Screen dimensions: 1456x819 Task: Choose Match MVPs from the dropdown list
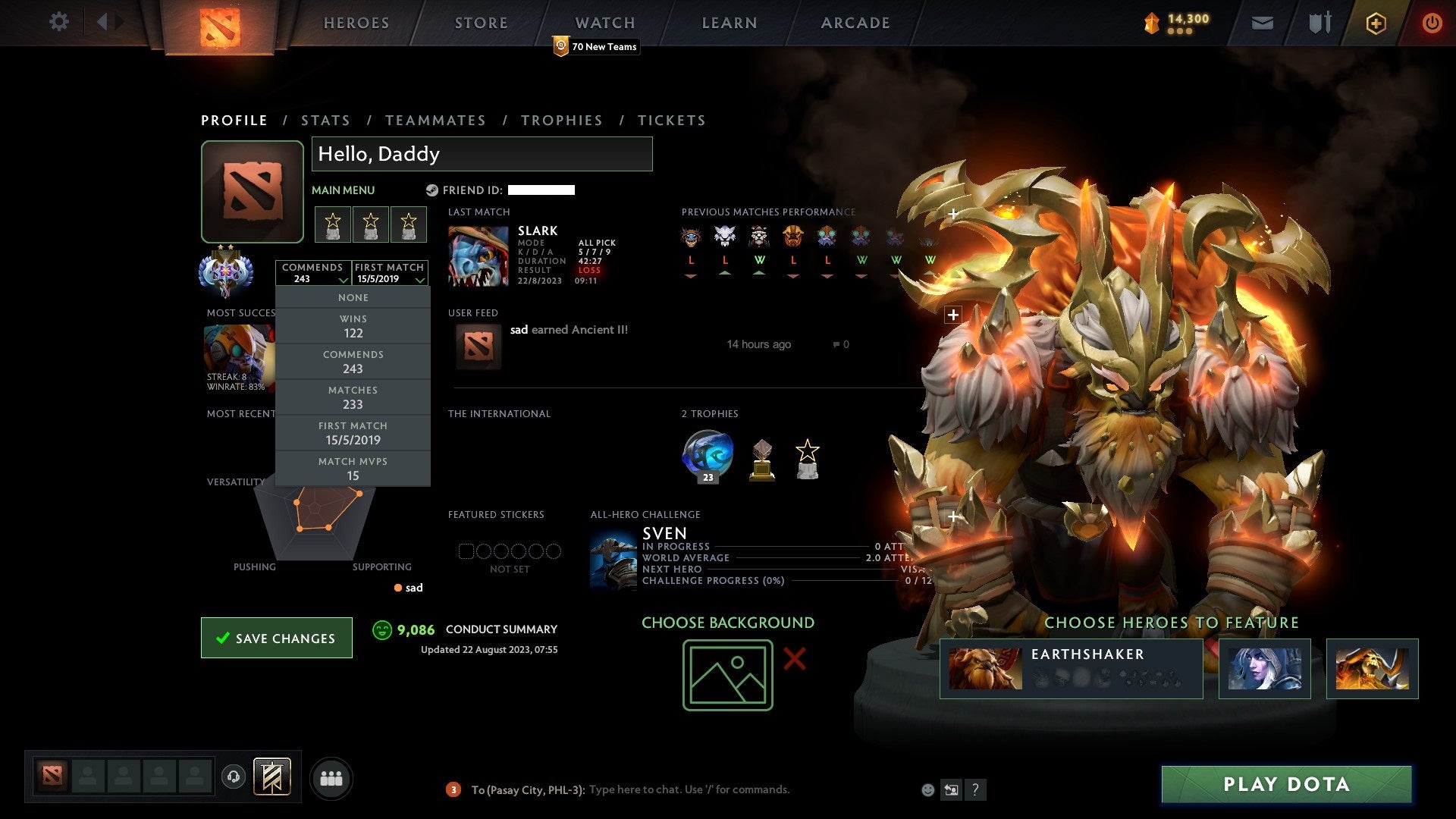point(353,469)
